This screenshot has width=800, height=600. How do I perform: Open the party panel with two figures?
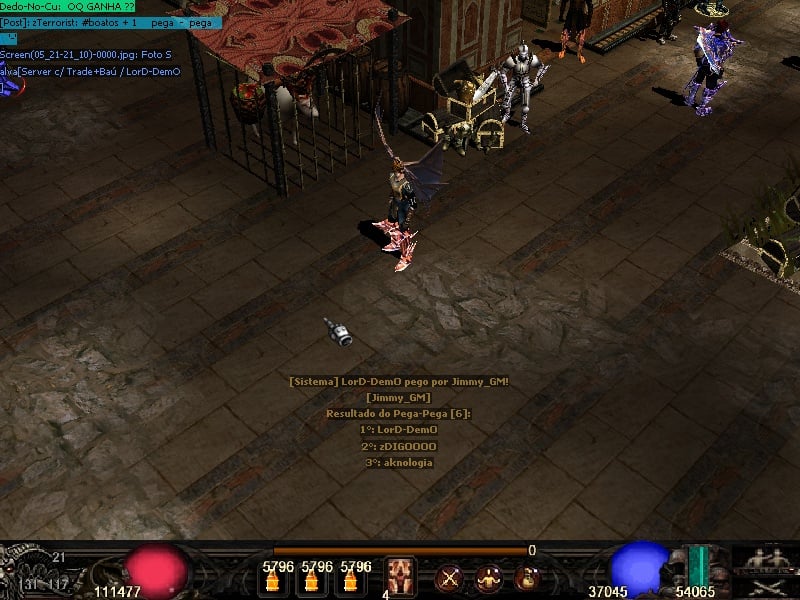765,558
